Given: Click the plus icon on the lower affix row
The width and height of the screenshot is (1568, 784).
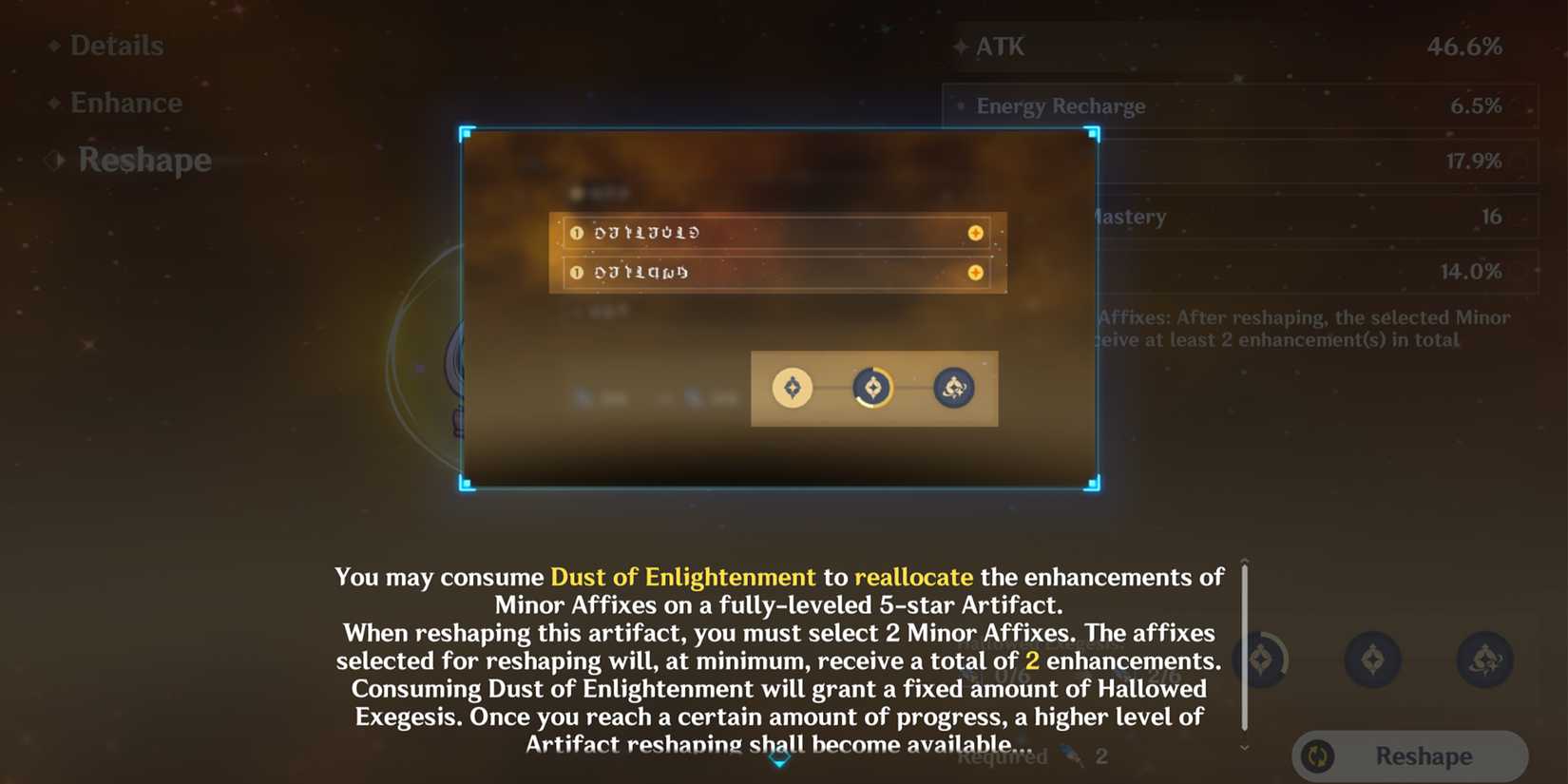Looking at the screenshot, I should 974,273.
